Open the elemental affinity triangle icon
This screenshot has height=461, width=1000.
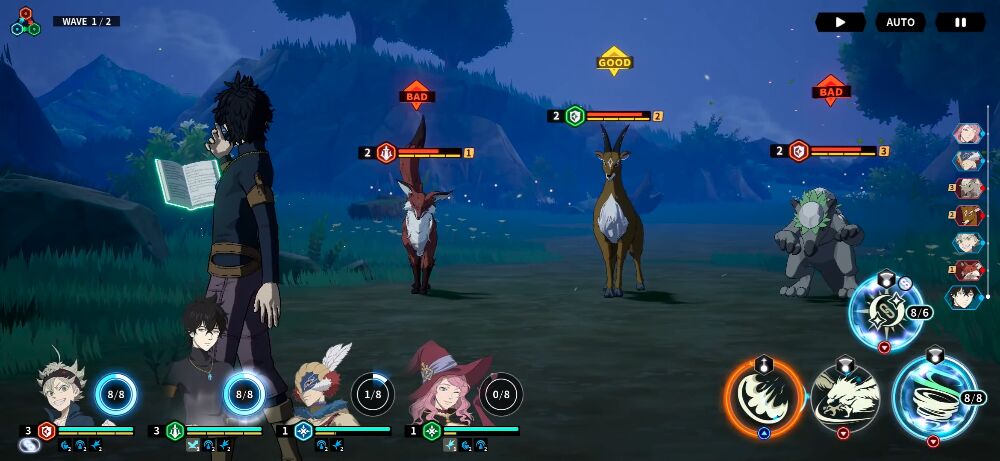click(x=25, y=22)
